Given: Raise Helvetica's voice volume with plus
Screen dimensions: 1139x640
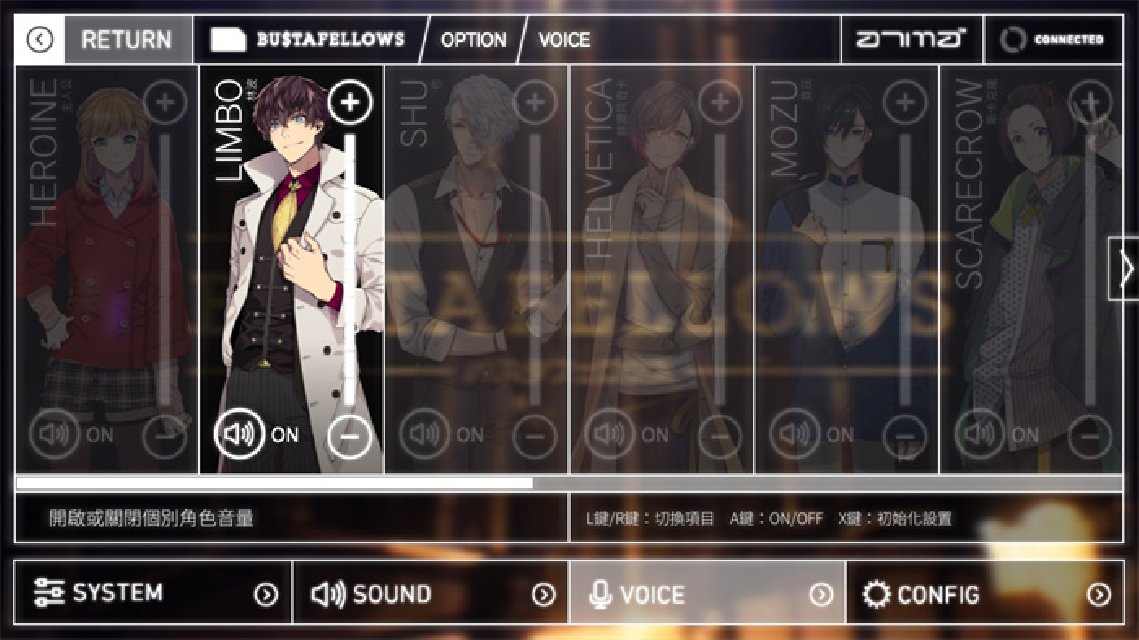Looking at the screenshot, I should click(719, 102).
